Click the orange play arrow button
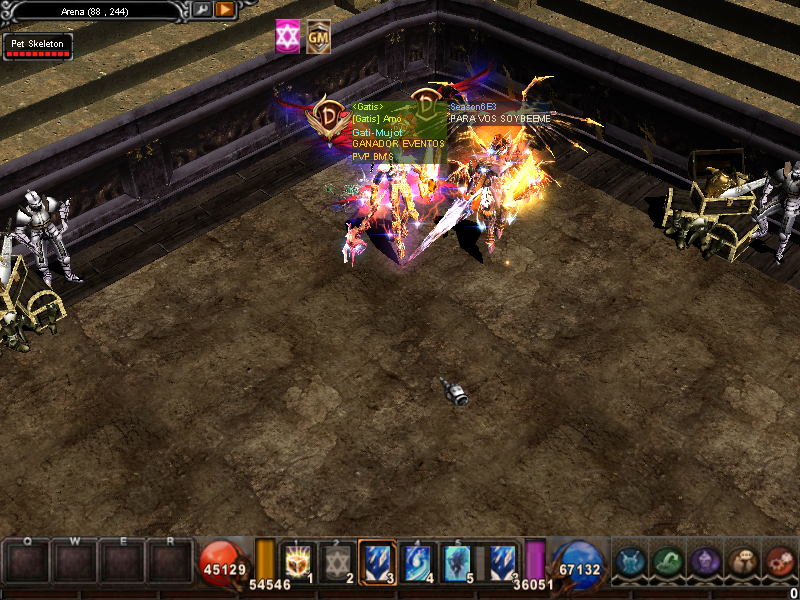 (x=225, y=10)
